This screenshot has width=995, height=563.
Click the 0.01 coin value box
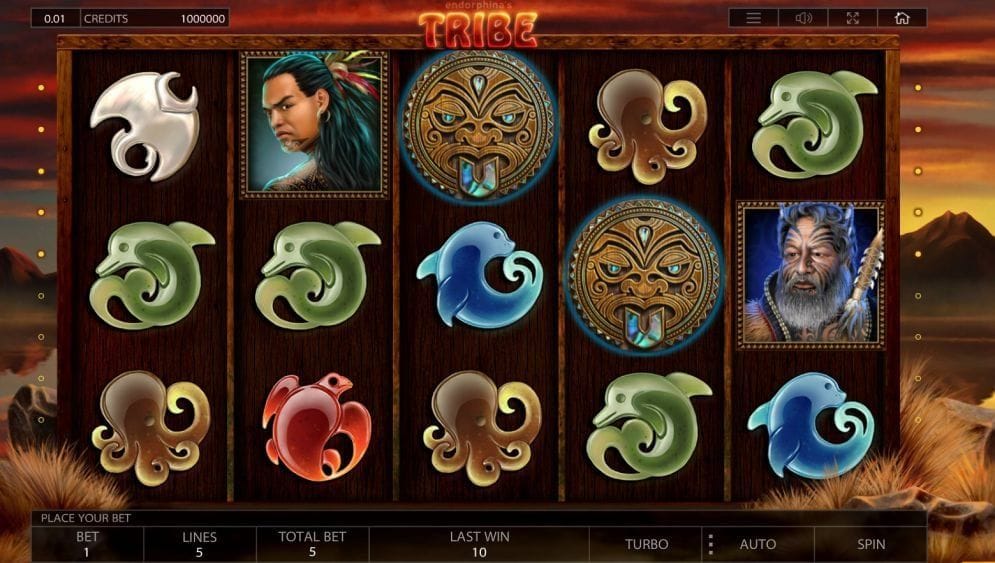click(55, 18)
